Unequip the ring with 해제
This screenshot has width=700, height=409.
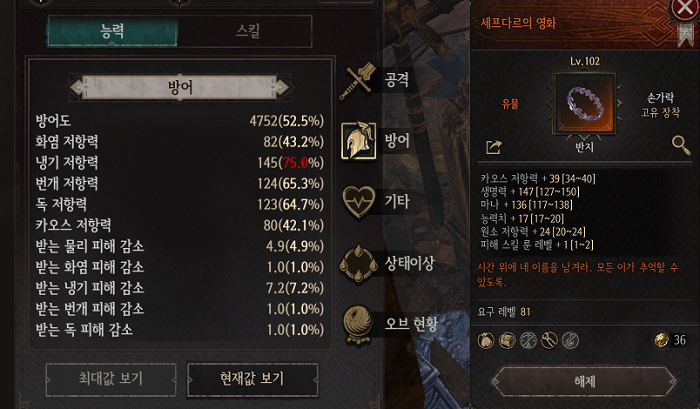click(x=584, y=381)
